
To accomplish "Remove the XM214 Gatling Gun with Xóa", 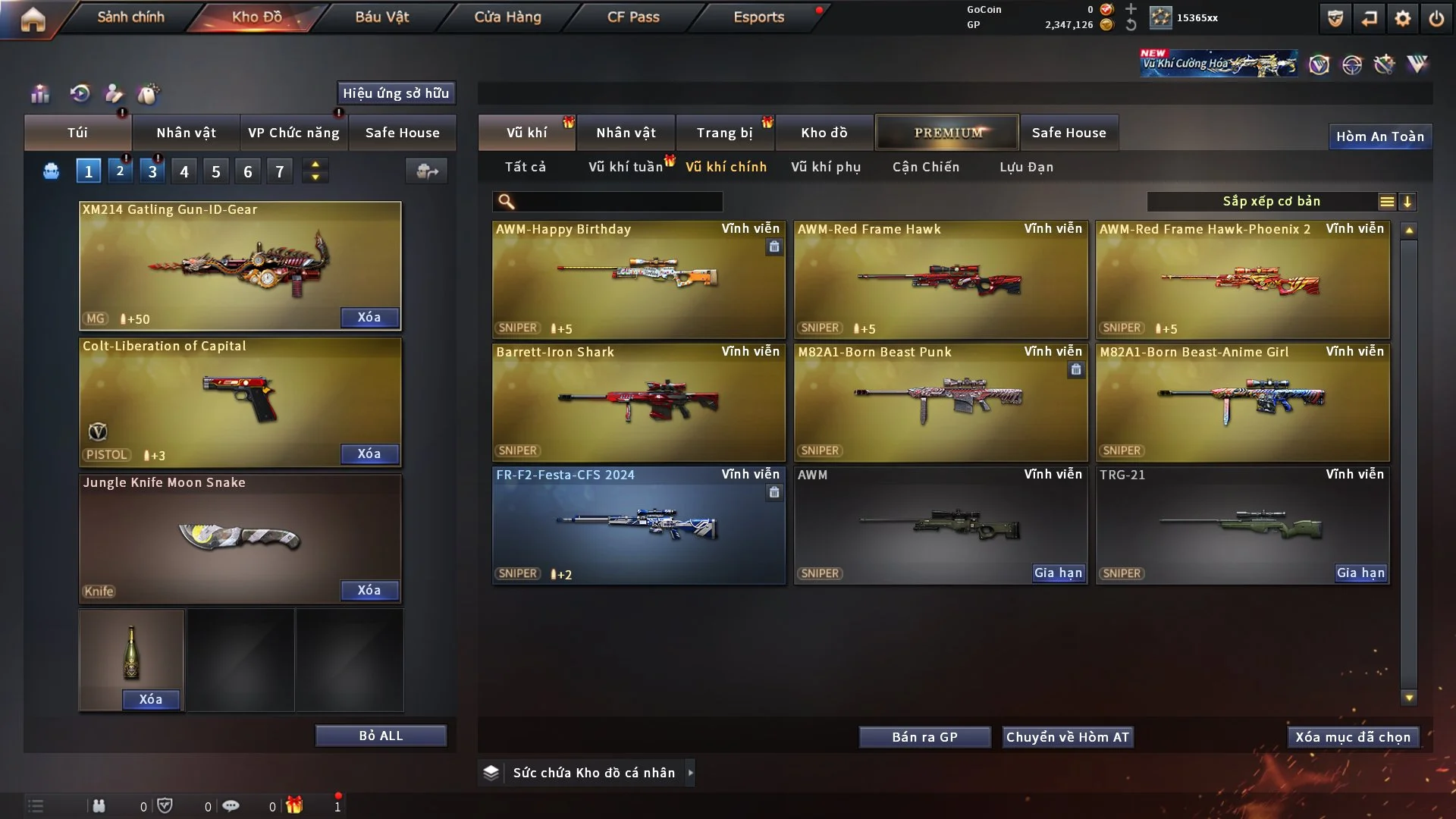I will click(369, 317).
